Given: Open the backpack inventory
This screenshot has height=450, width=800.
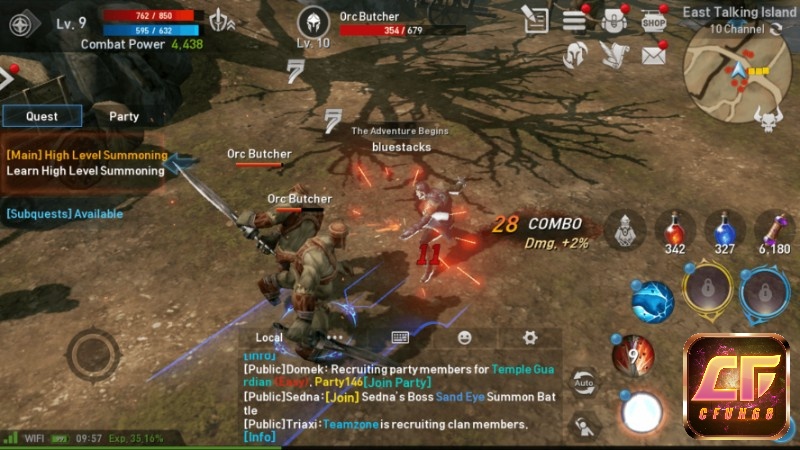Looking at the screenshot, I should point(614,19).
